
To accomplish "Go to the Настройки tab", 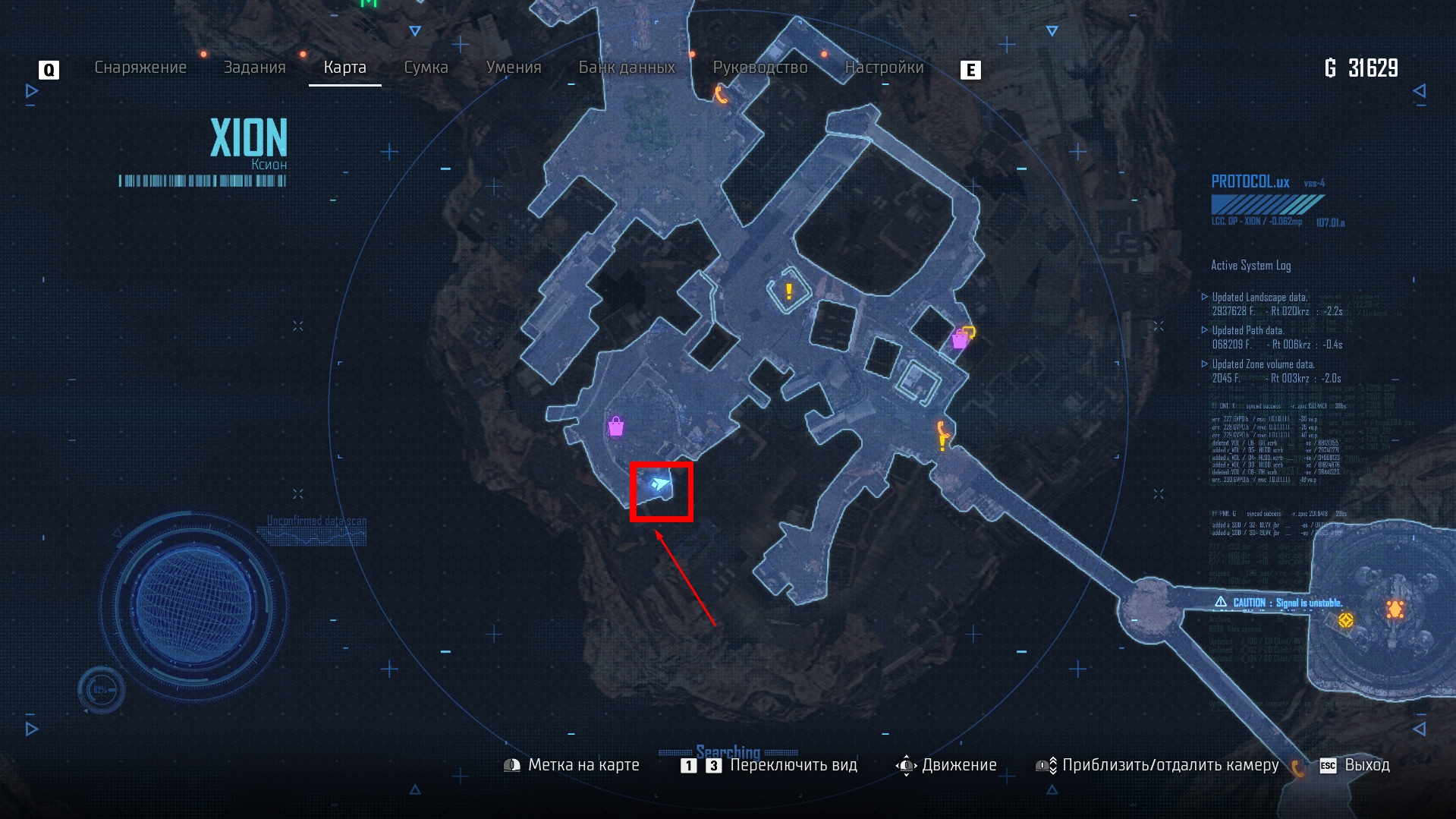I will 884,68.
